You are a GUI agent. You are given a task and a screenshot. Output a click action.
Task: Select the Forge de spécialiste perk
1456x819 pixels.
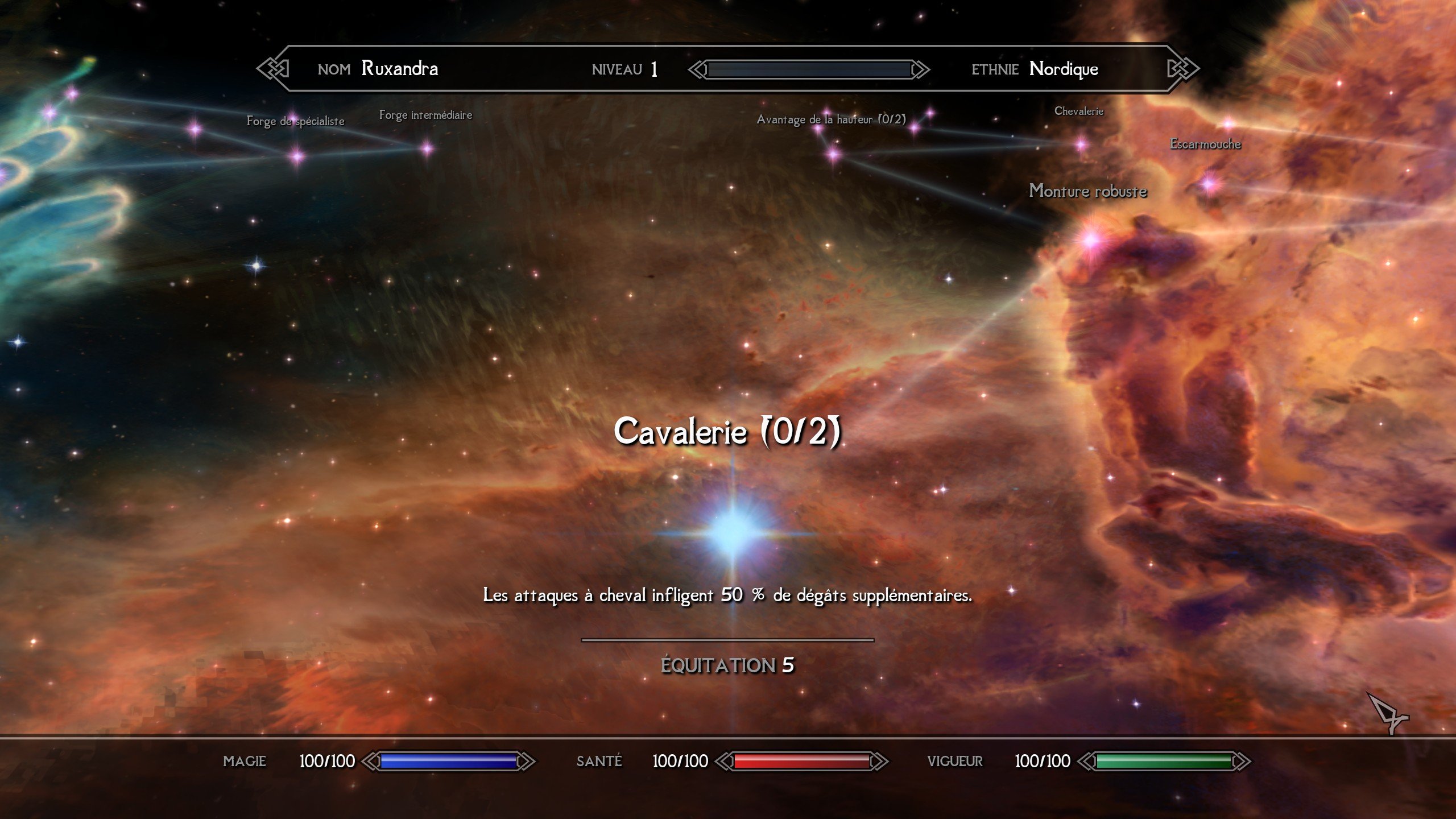click(297, 155)
